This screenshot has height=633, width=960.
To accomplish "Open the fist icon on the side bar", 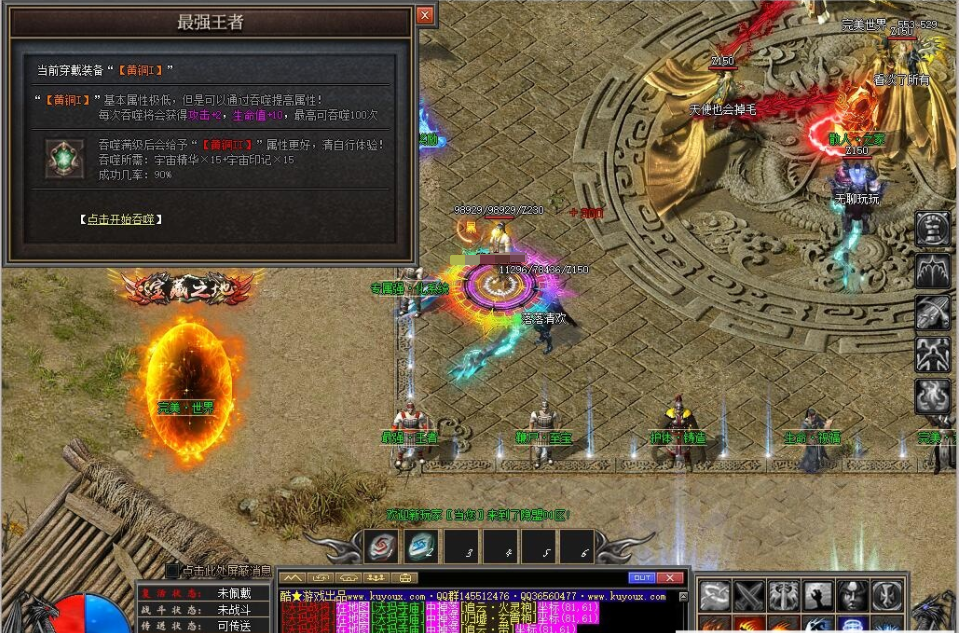I will point(933,229).
